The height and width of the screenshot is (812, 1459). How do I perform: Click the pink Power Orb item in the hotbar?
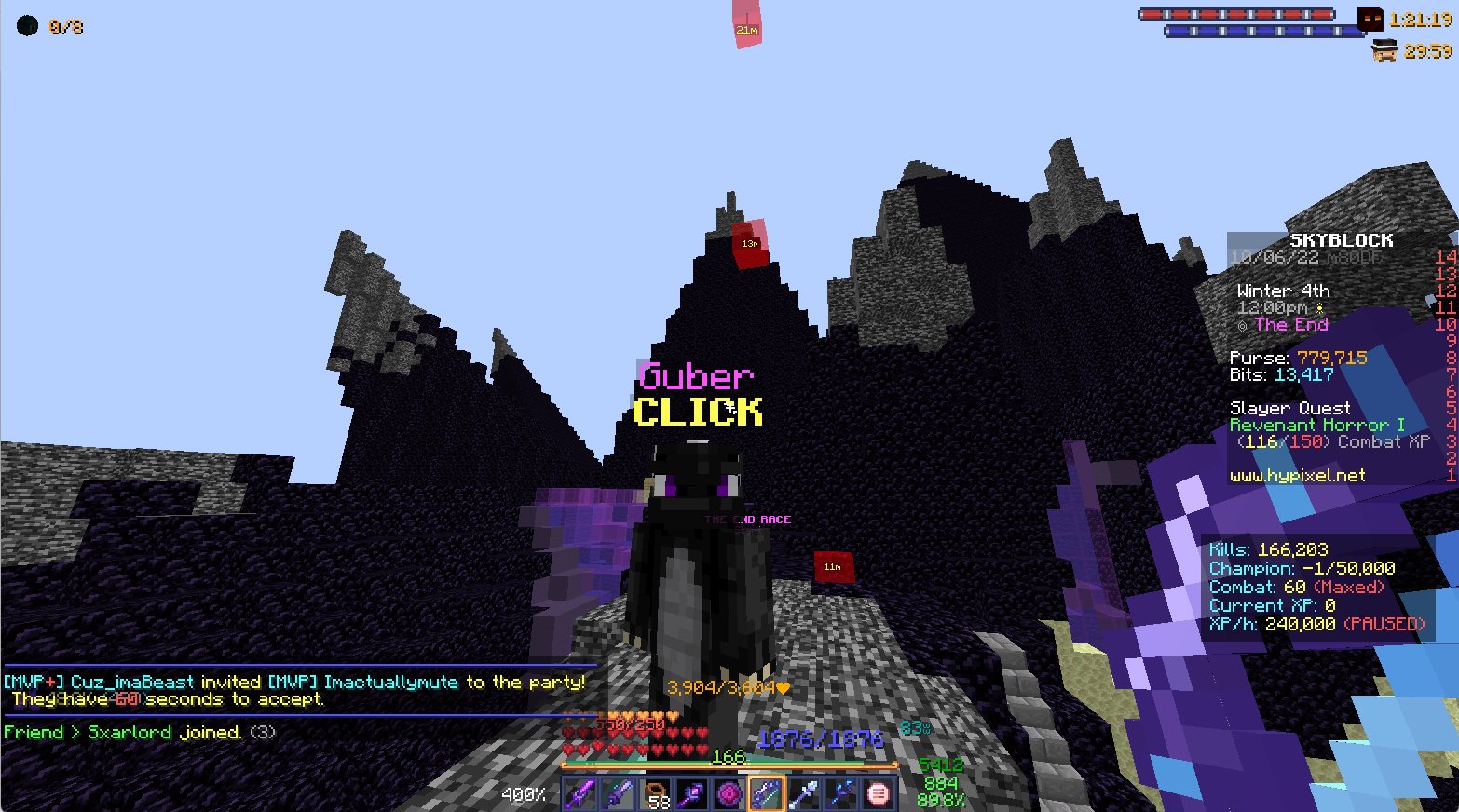728,792
